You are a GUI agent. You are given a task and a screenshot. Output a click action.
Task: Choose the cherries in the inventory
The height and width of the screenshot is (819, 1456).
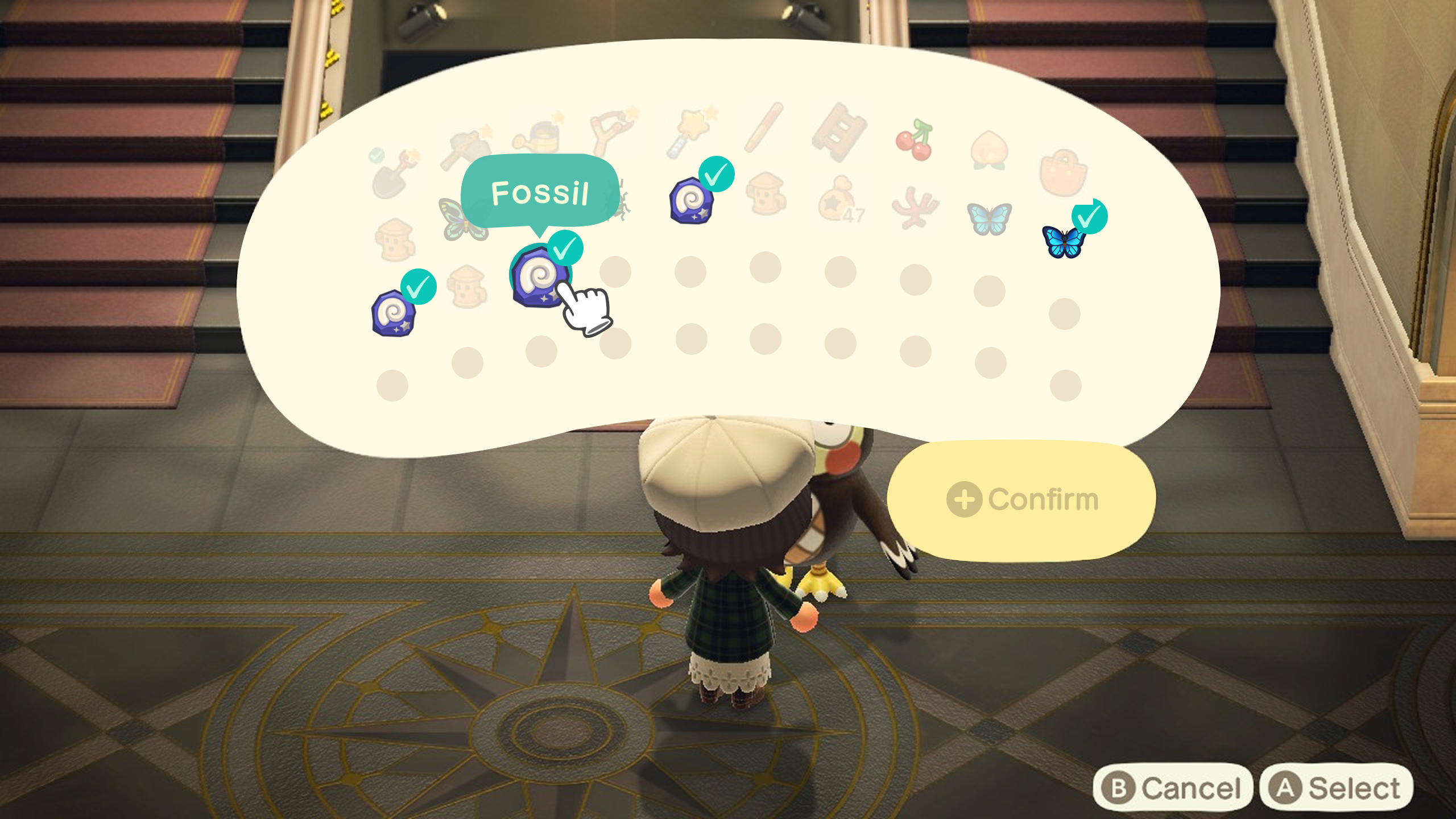(915, 140)
